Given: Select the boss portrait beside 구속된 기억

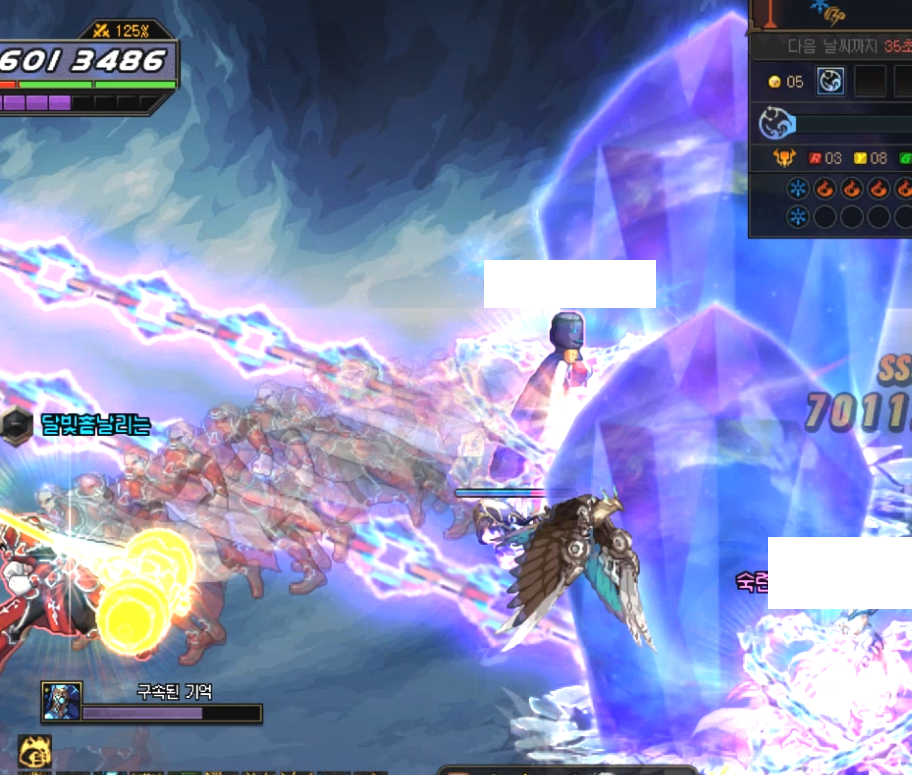Looking at the screenshot, I should click(61, 701).
